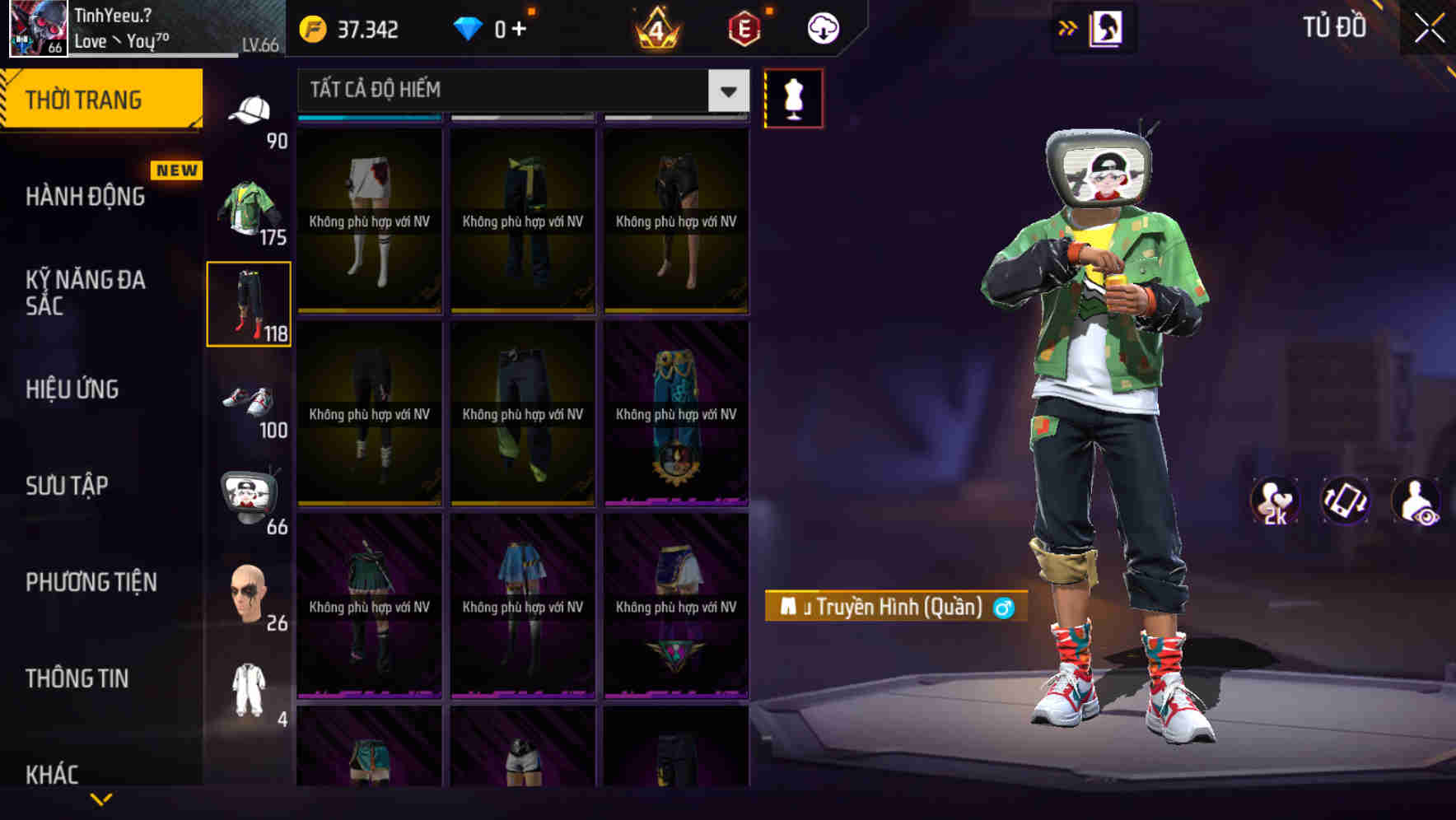Toggle the 2k likes button near the character
Screen dimensions: 1456x820
click(x=1276, y=501)
